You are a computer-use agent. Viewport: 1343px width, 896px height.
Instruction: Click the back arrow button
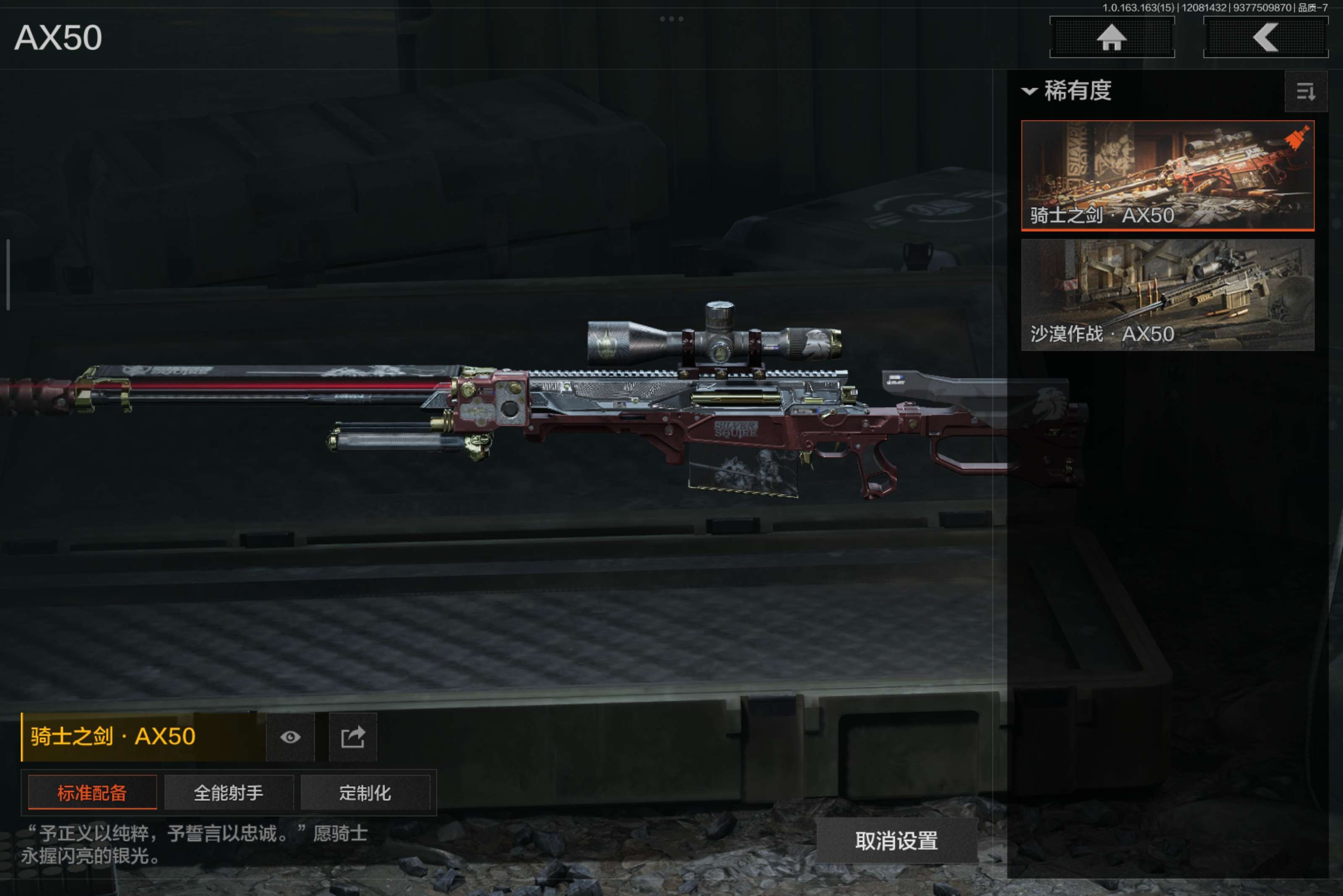1265,38
